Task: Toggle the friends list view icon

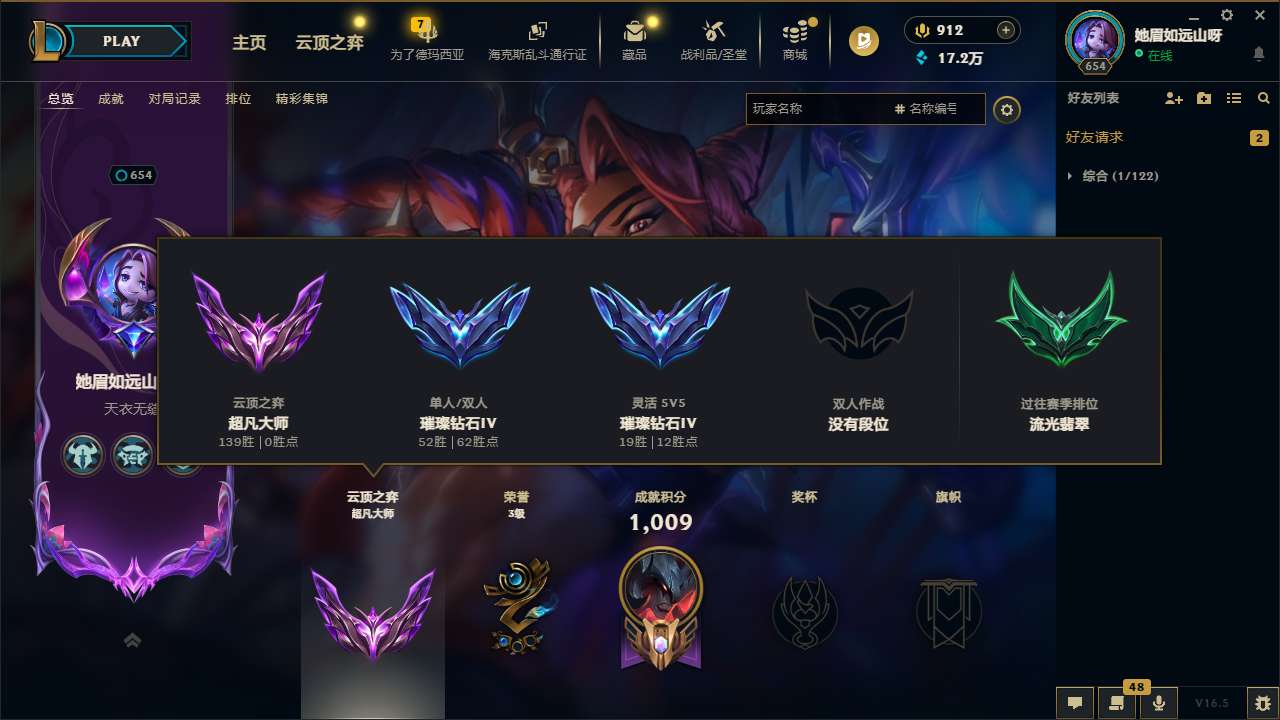Action: coord(1236,98)
